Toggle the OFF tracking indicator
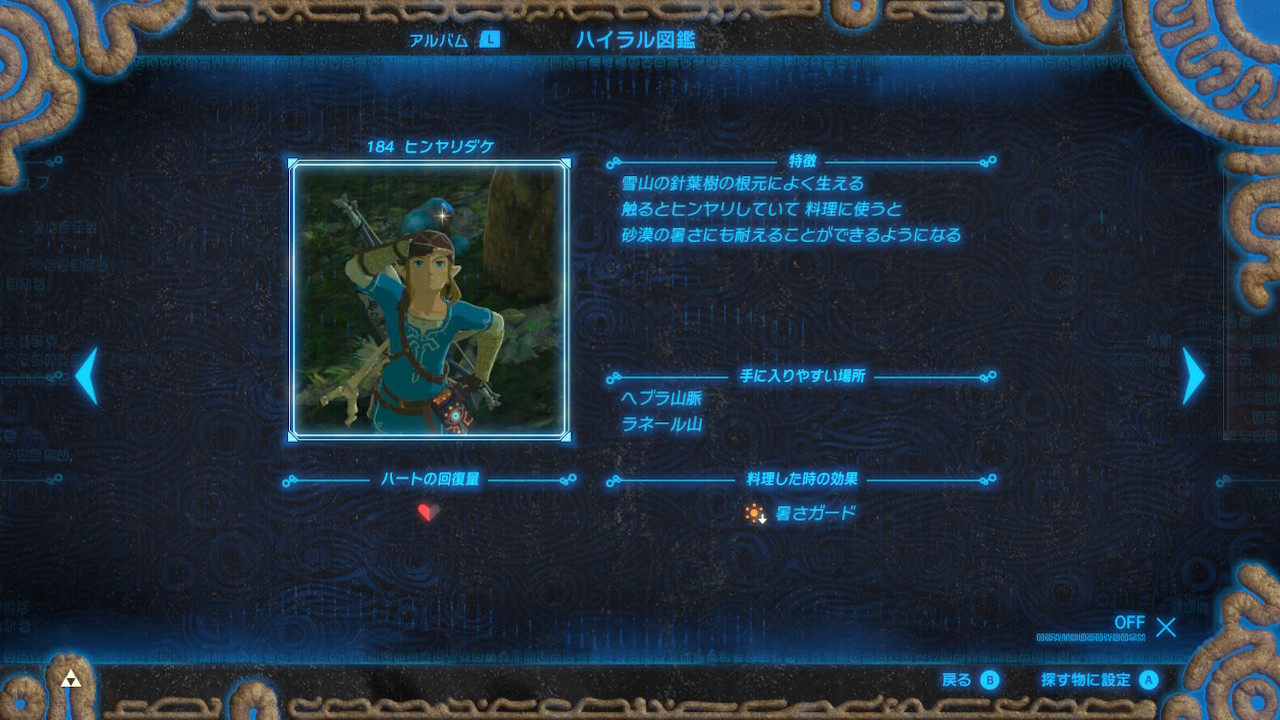The image size is (1280, 720). tap(1130, 622)
